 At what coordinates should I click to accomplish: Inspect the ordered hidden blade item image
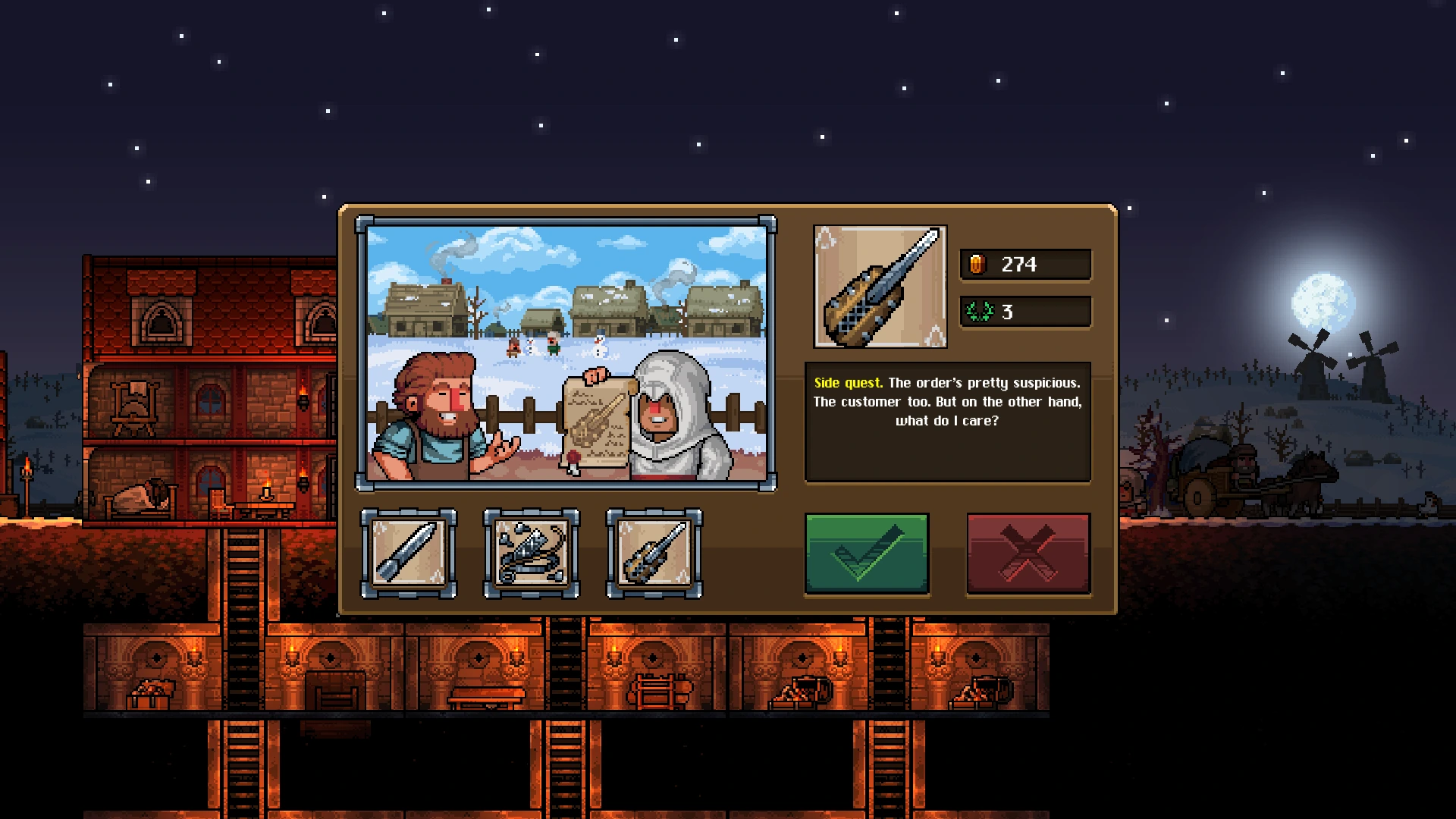(880, 287)
